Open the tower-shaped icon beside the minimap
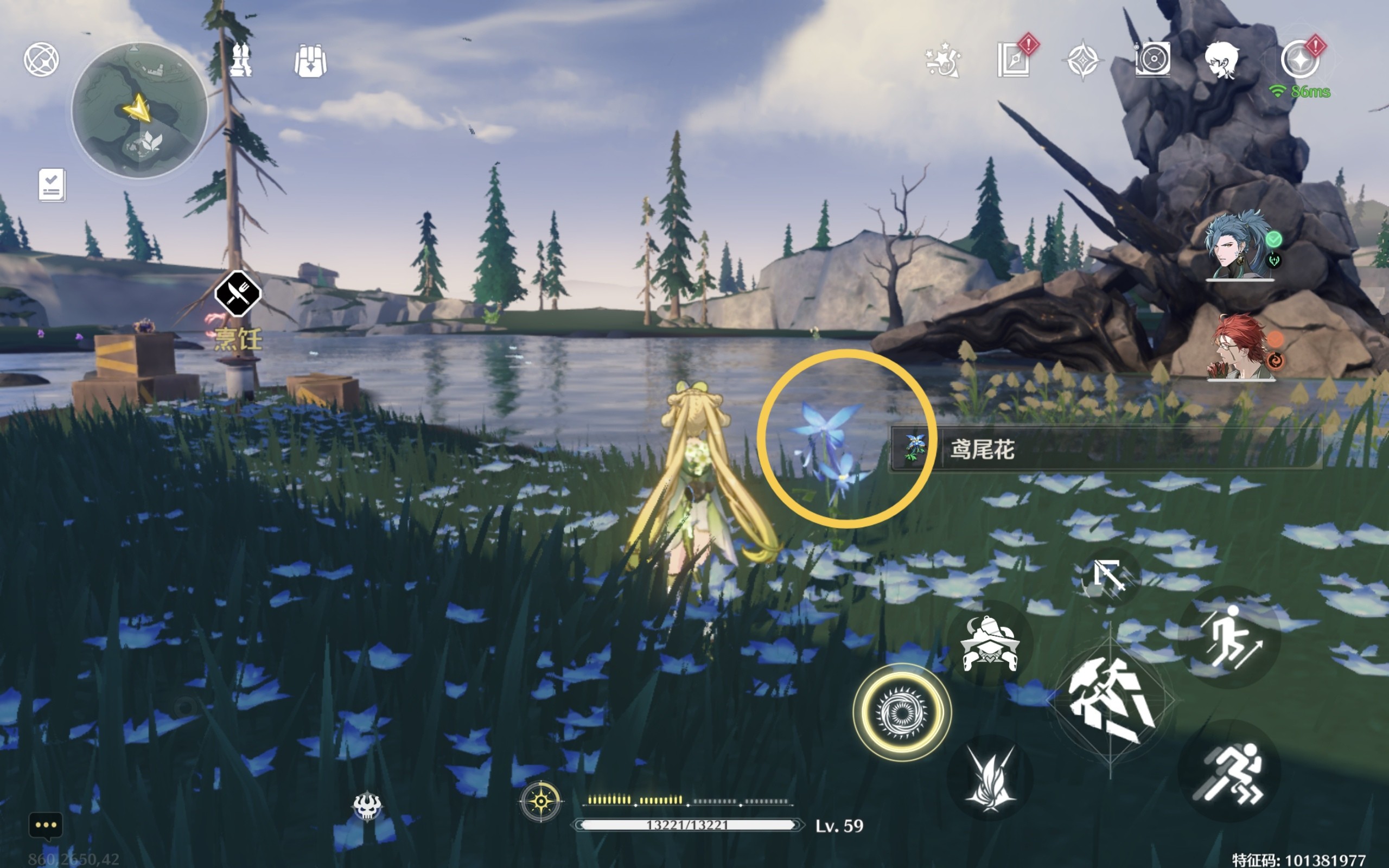 240,60
